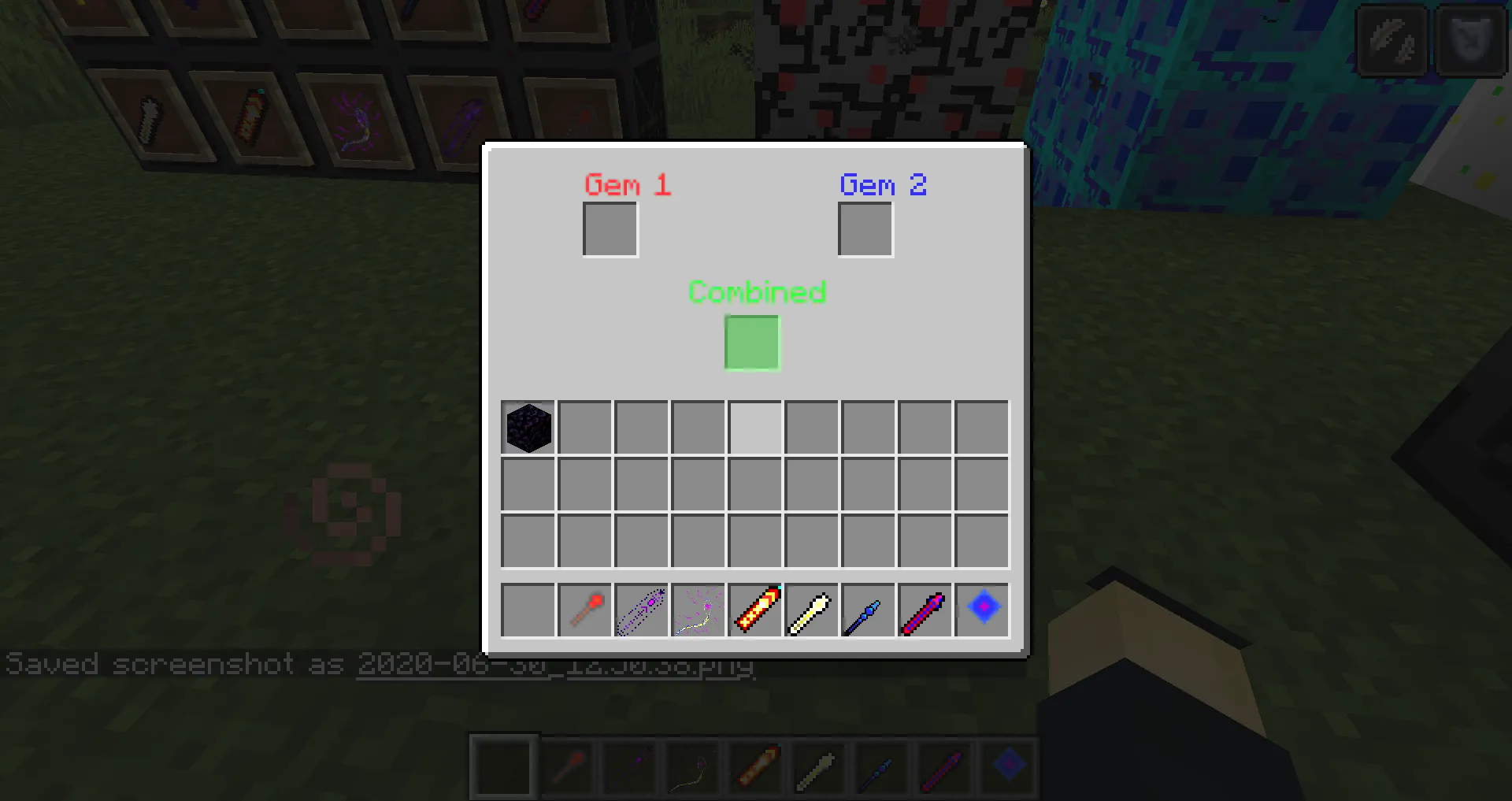Grab the red and yellow rocket wand
Image resolution: width=1512 pixels, height=801 pixels.
coord(754,610)
